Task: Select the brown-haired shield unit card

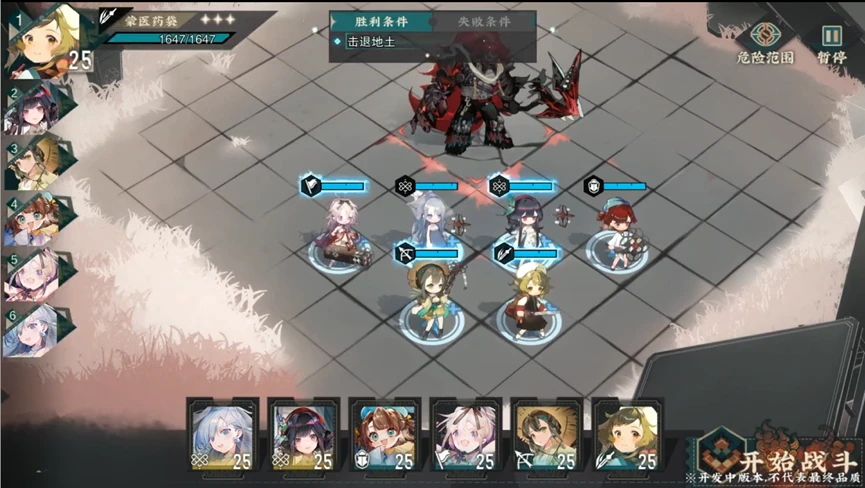Action: (386, 434)
